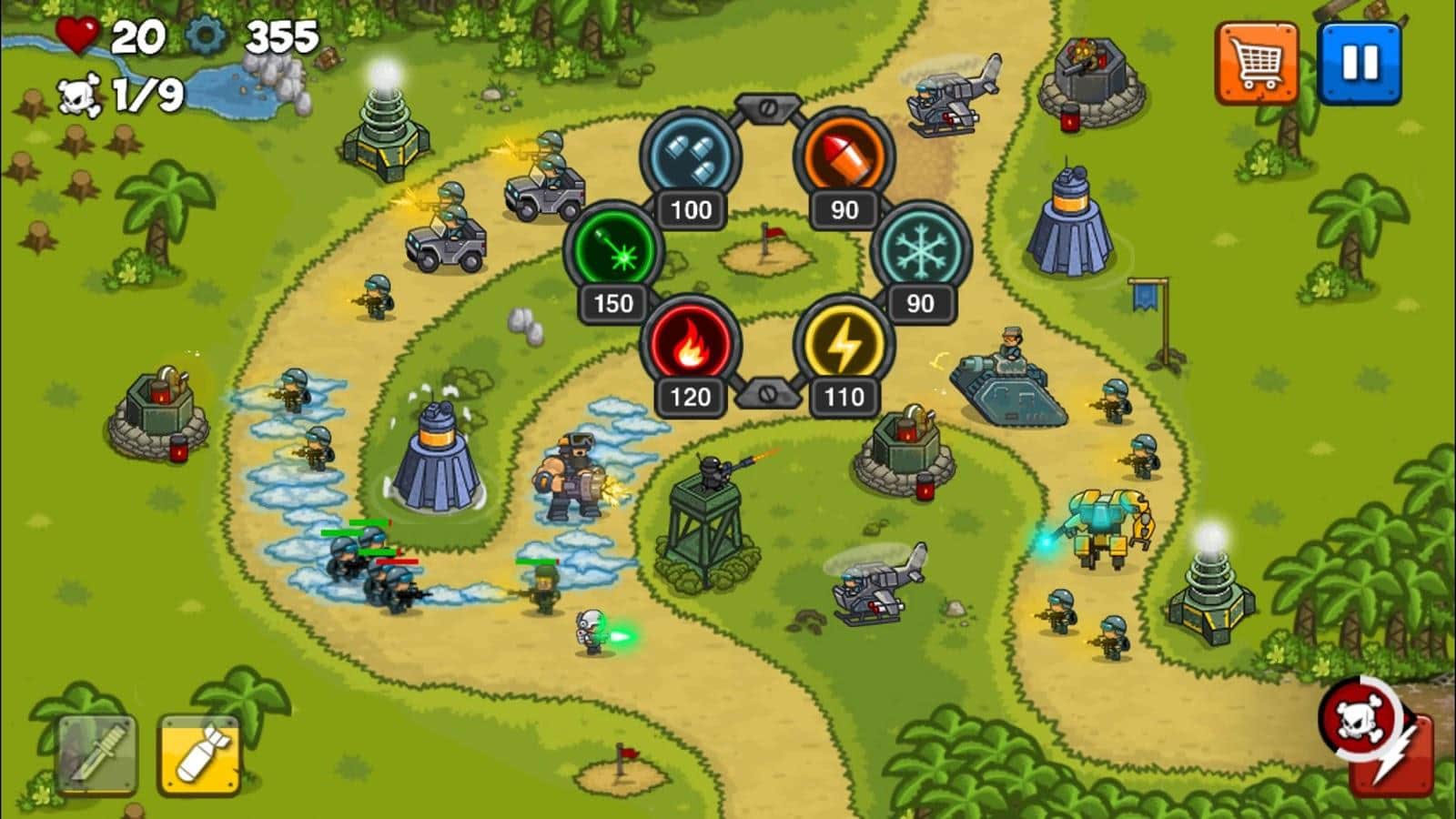Choose the lightning tower costing 110

coord(844,344)
